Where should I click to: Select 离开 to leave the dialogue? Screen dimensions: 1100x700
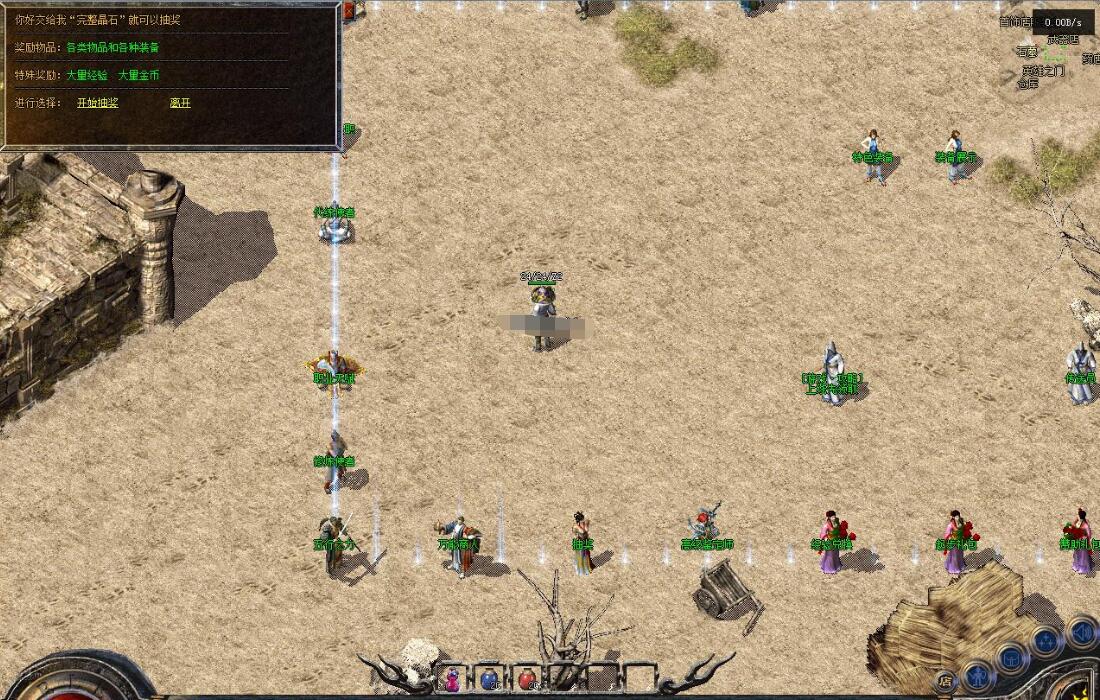coord(180,102)
